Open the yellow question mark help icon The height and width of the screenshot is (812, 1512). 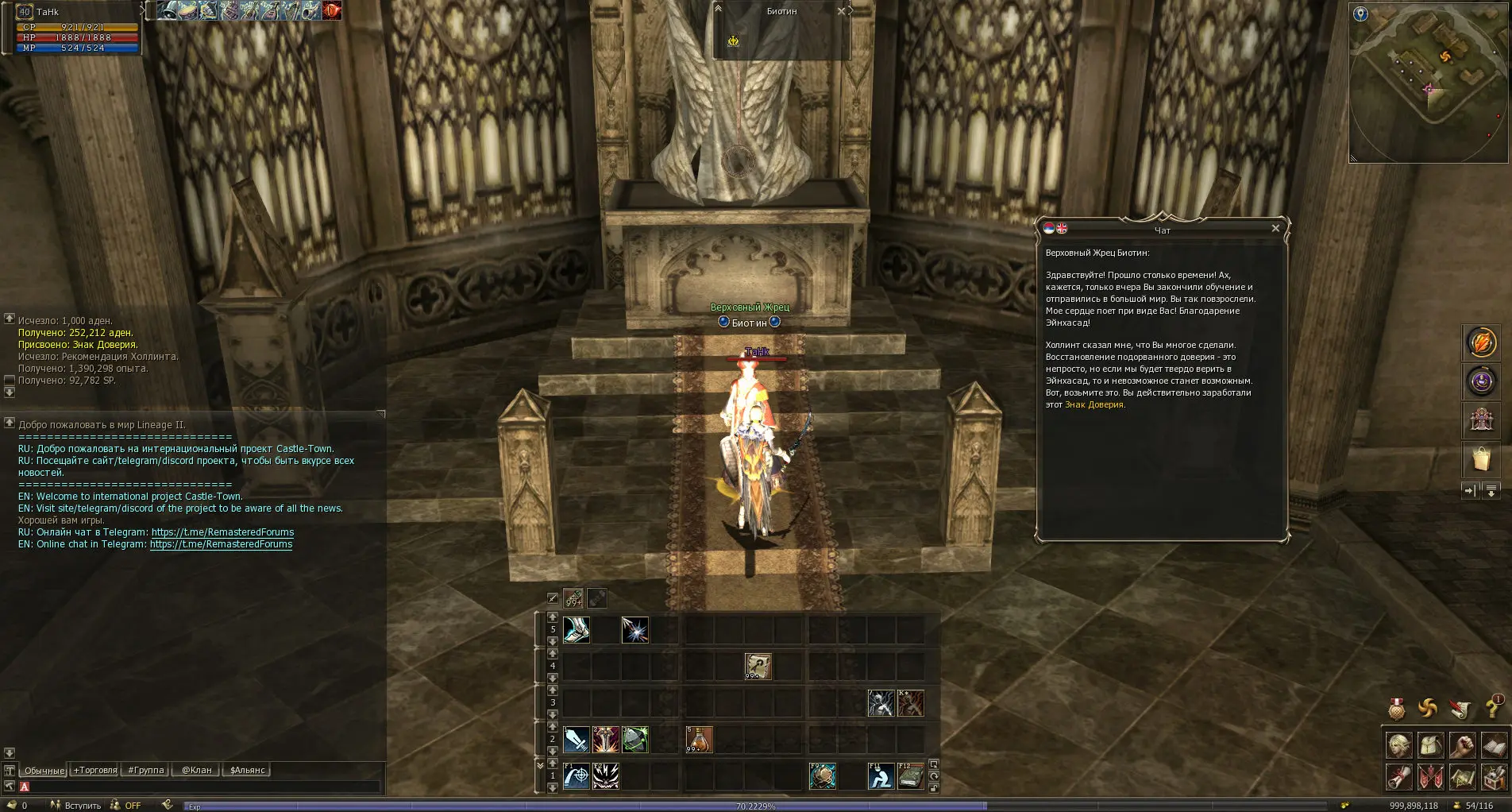[x=1493, y=707]
